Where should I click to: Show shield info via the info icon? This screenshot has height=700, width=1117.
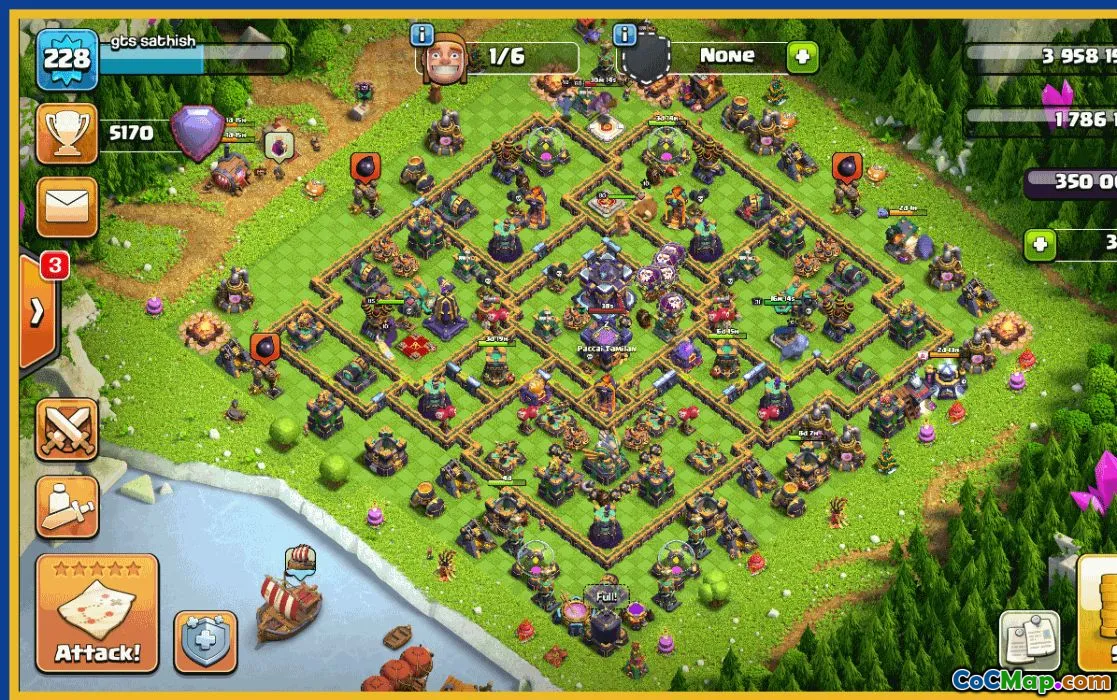(626, 35)
